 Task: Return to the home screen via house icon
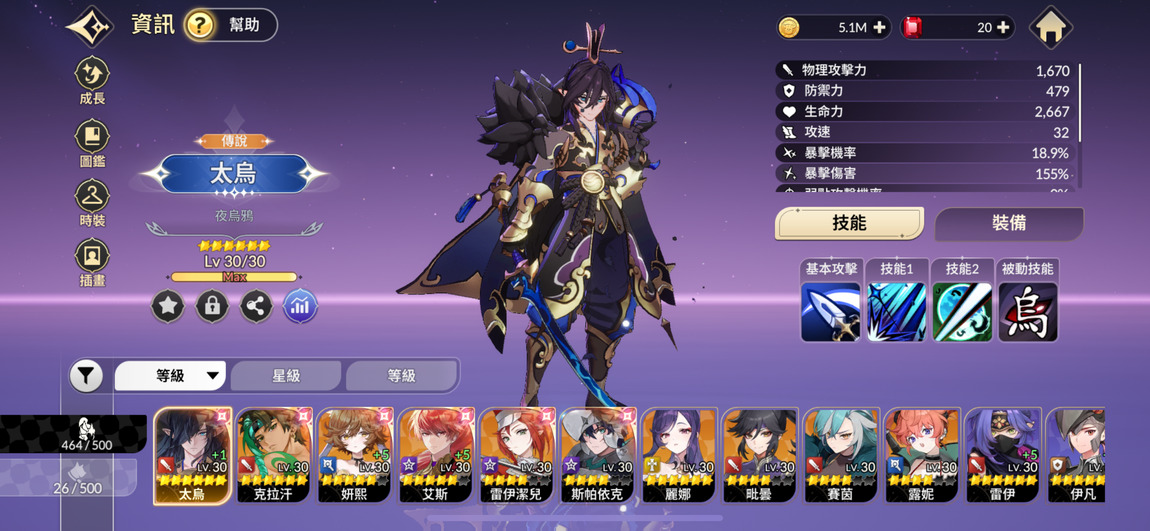pos(1050,27)
